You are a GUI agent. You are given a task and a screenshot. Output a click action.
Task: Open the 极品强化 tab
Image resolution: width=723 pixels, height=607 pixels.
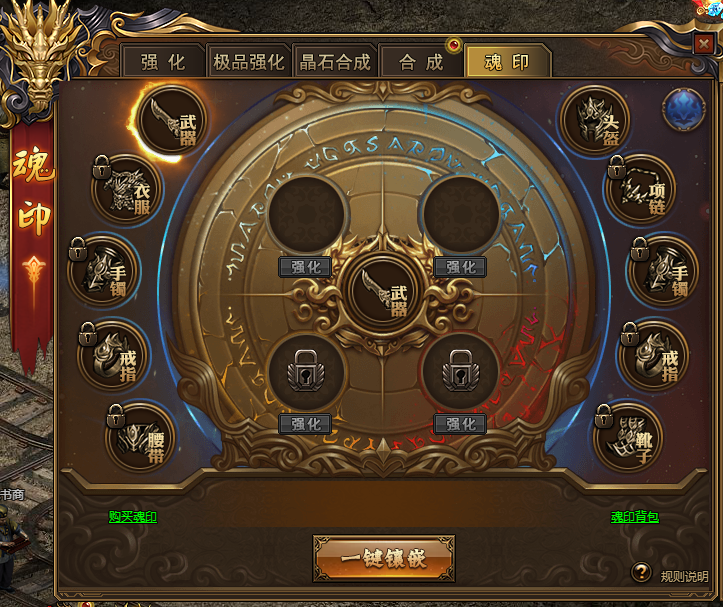pos(249,62)
